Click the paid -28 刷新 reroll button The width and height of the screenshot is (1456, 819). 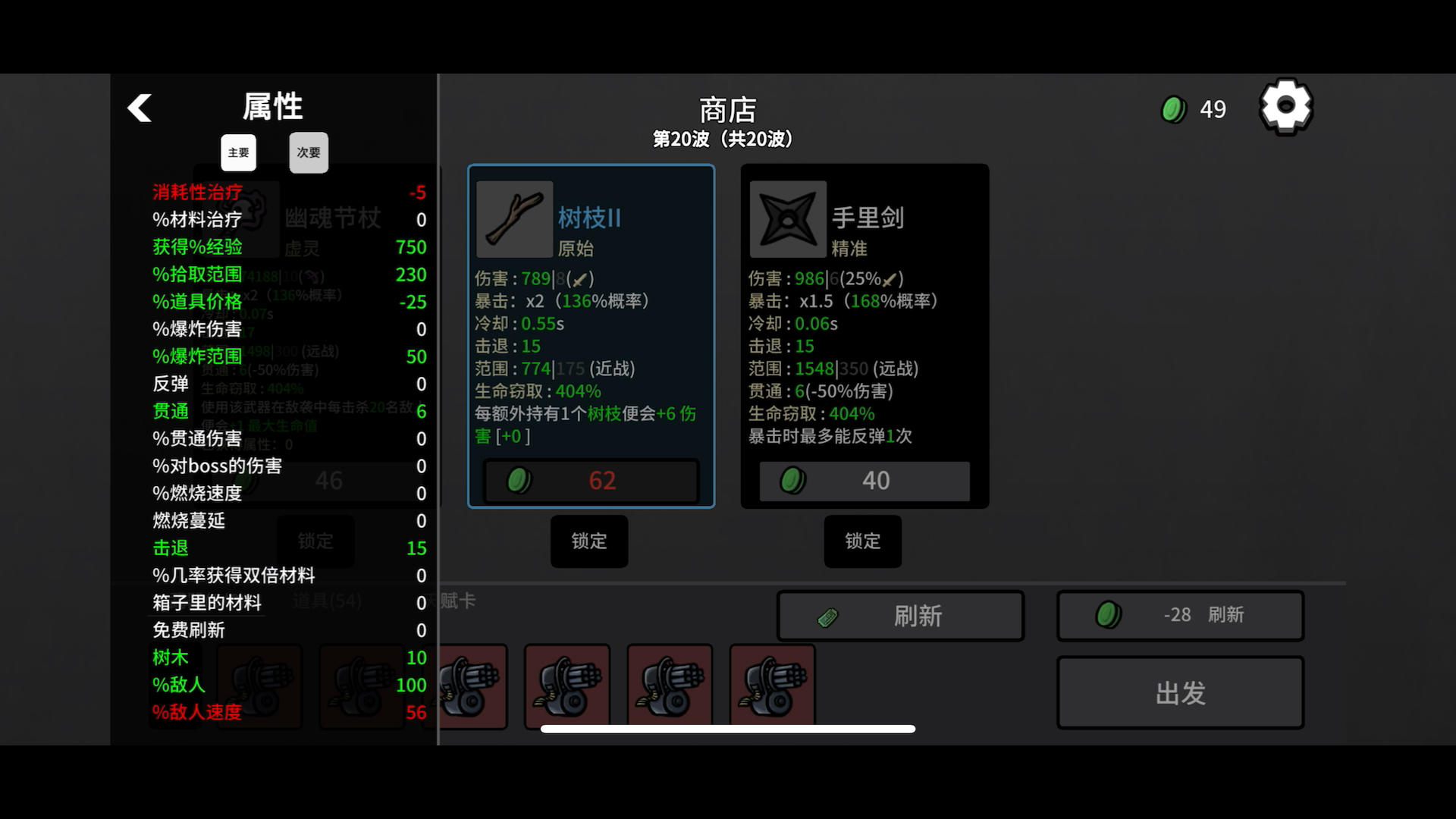[1180, 615]
